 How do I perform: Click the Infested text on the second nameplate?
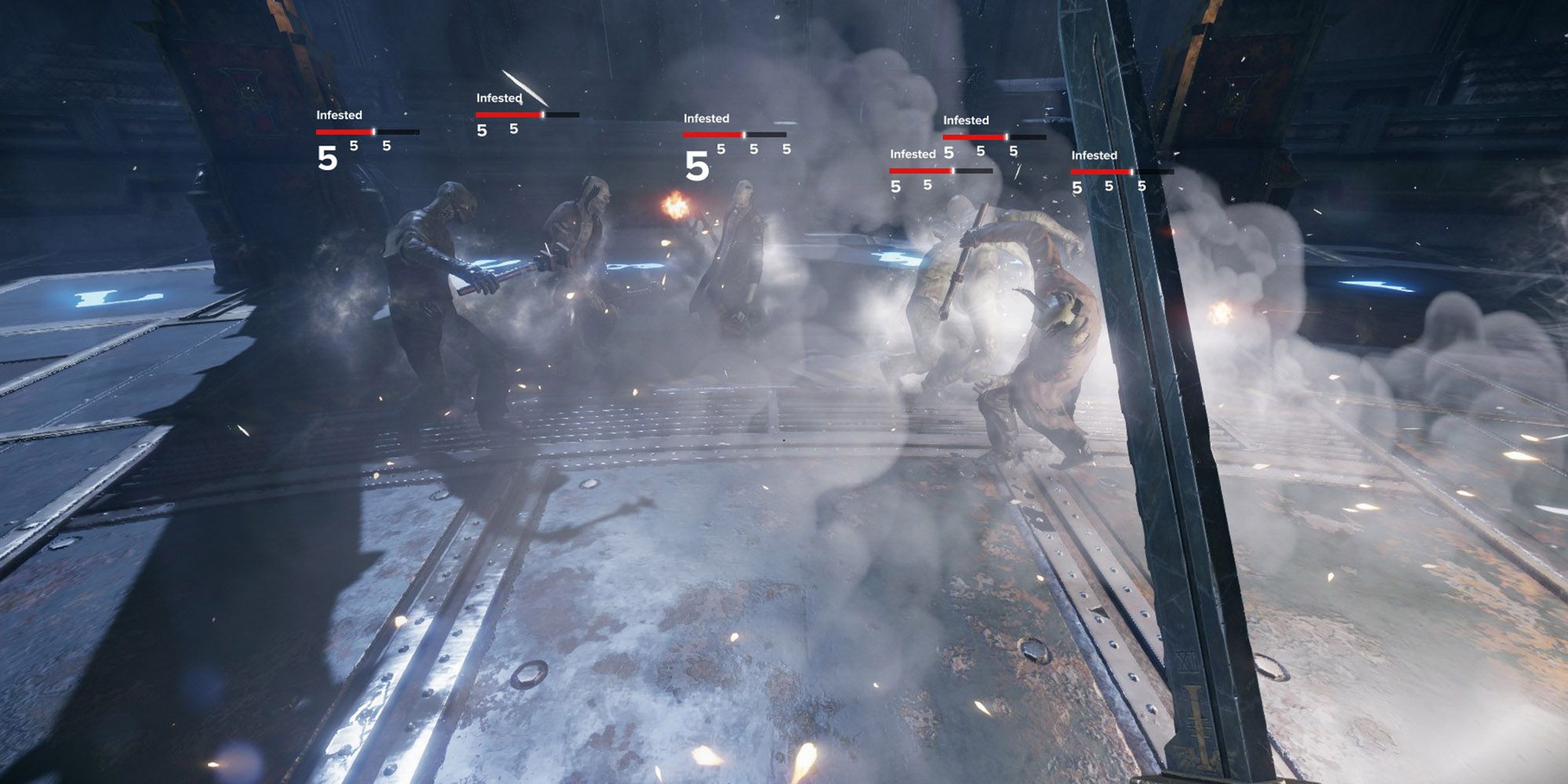[499, 98]
